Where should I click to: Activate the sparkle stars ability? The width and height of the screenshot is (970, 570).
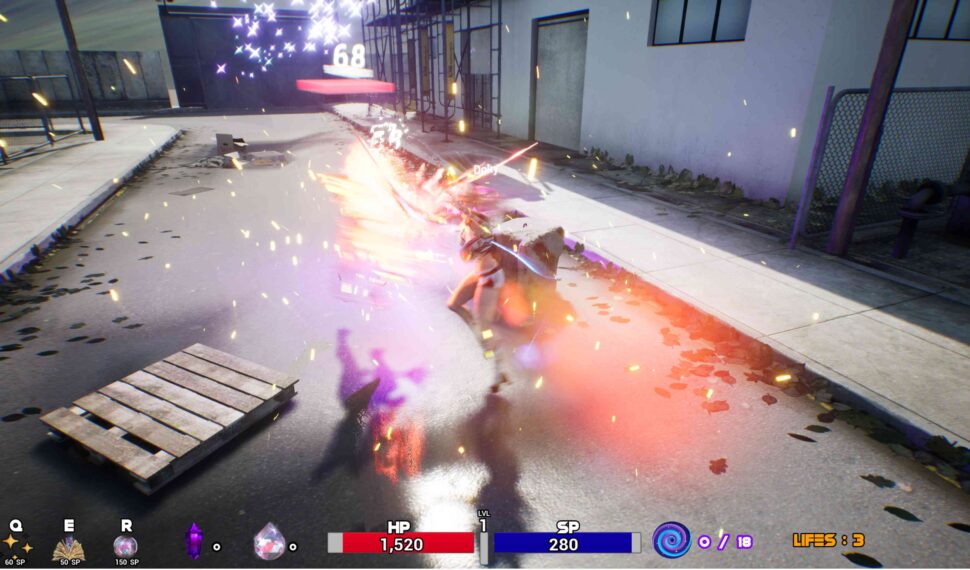click(x=17, y=544)
